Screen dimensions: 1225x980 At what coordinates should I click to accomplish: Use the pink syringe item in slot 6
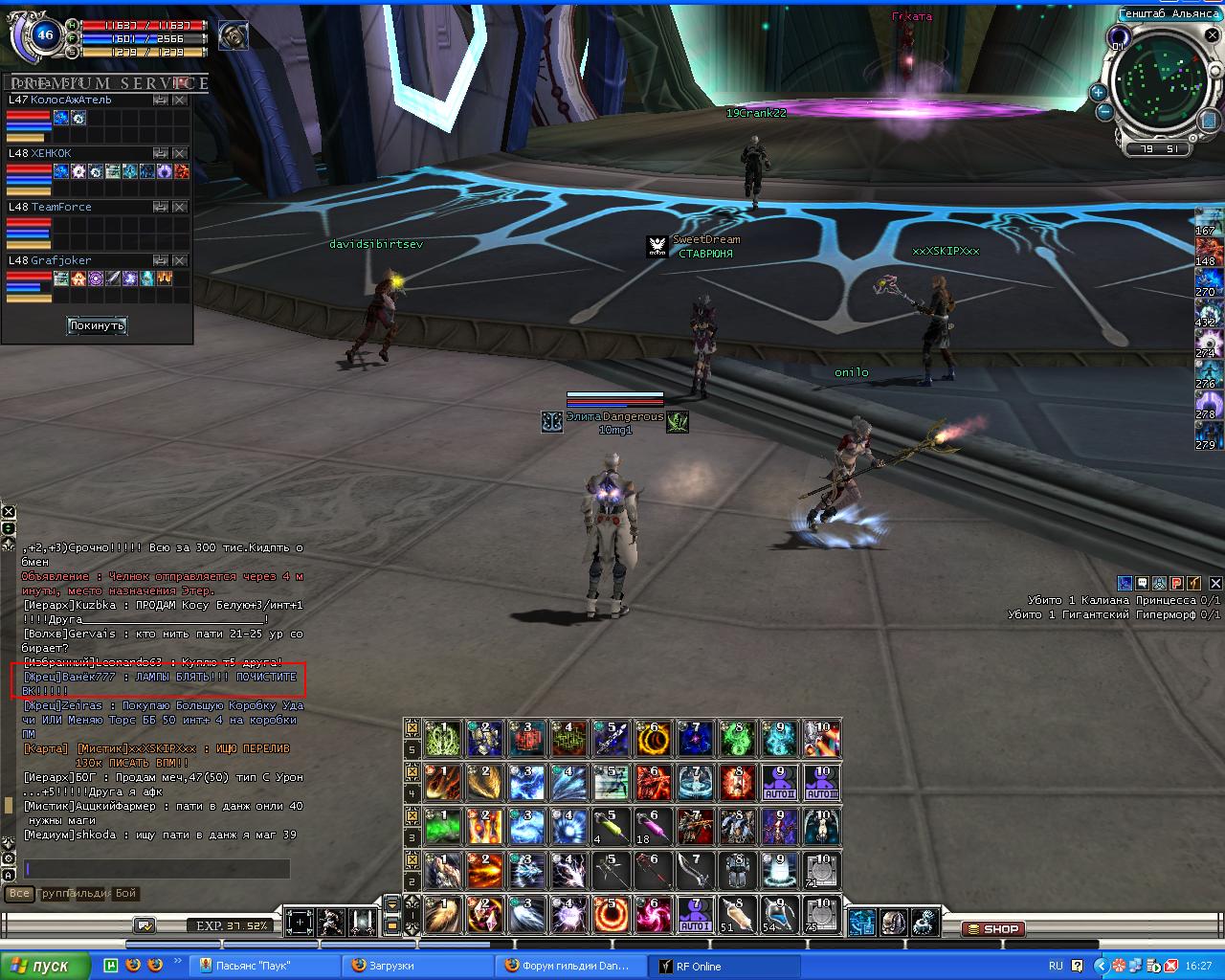tap(653, 827)
